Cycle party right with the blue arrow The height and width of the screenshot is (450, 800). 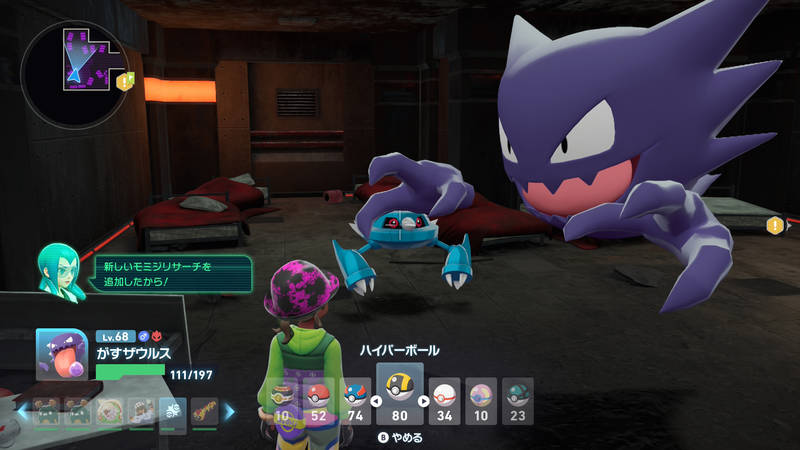[229, 410]
